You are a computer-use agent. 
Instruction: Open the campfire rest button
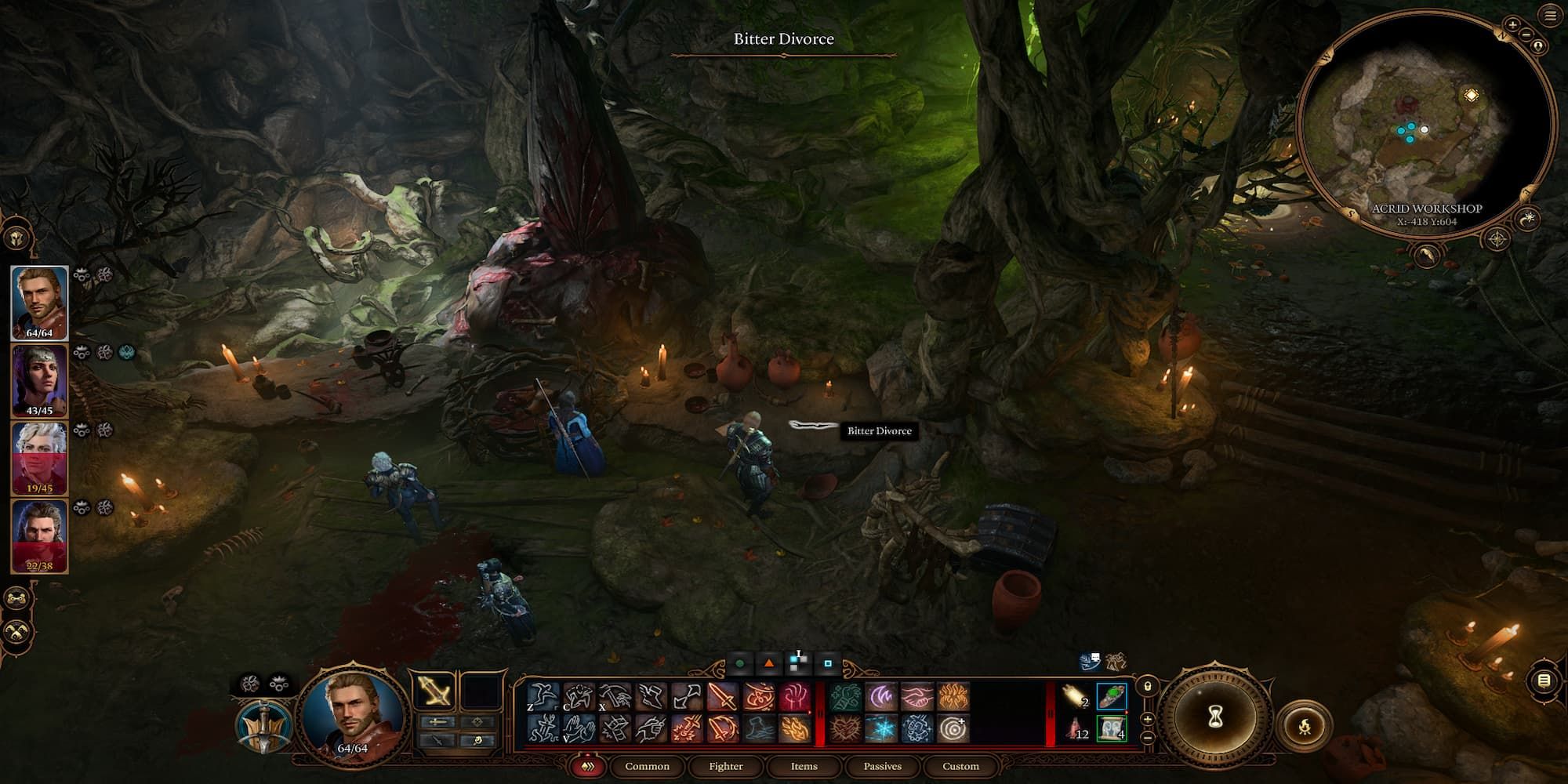[1305, 728]
